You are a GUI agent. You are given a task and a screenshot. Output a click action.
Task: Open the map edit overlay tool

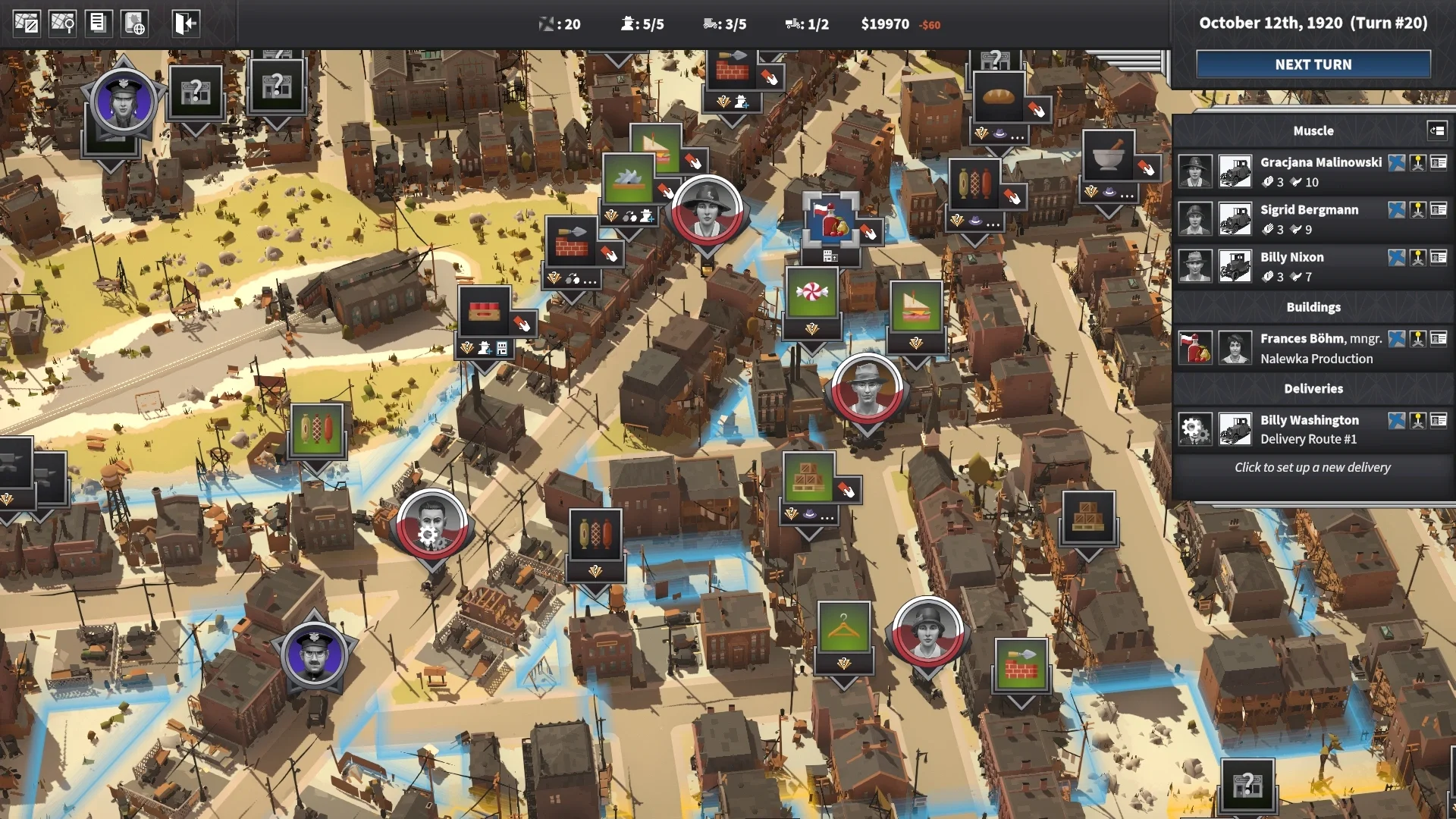pyautogui.click(x=27, y=24)
